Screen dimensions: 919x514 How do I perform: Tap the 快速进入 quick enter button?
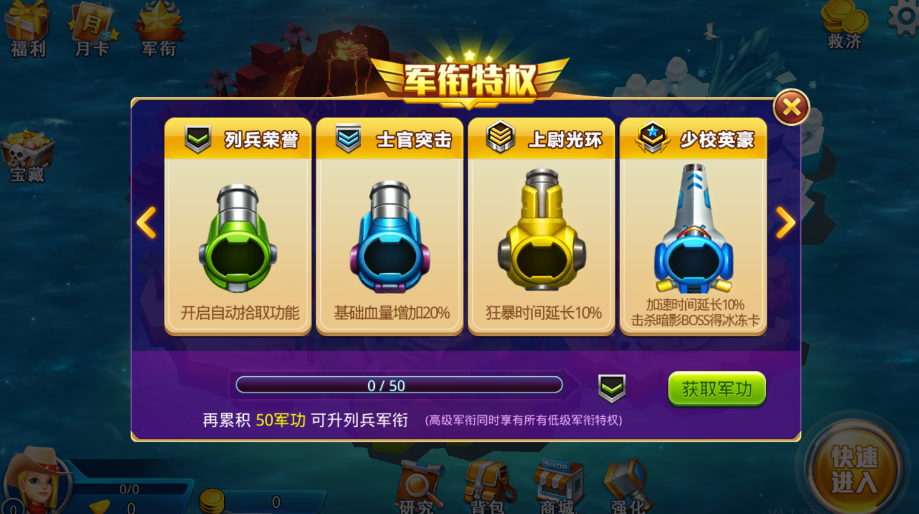853,470
